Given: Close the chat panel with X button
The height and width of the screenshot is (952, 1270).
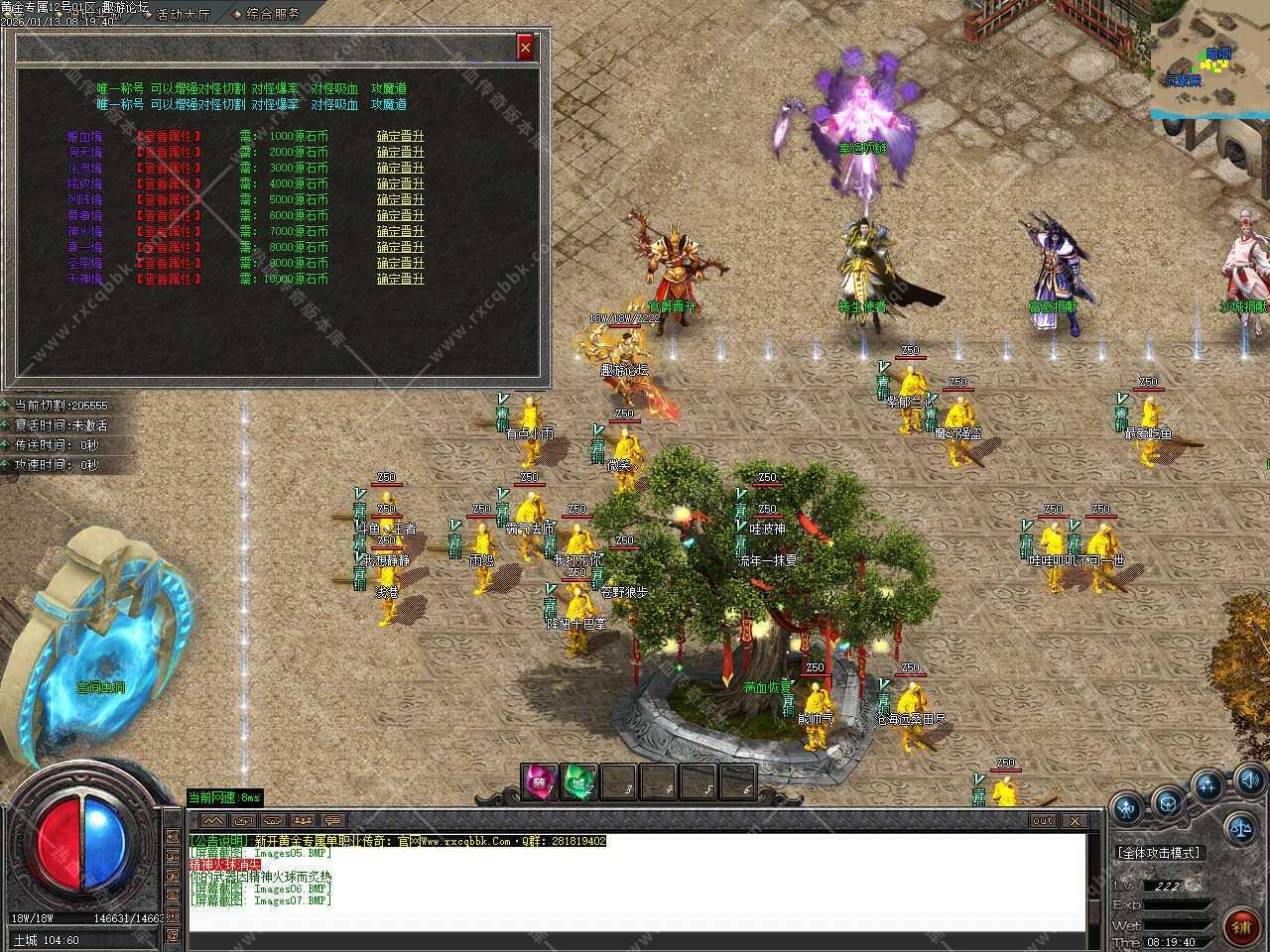Looking at the screenshot, I should 1074,821.
